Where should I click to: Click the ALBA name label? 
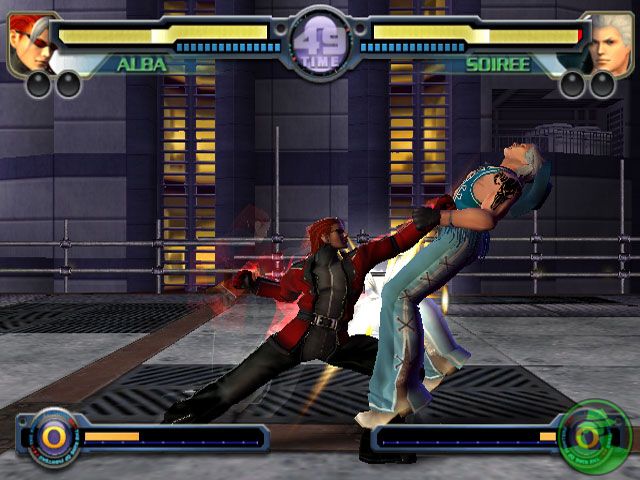click(142, 65)
